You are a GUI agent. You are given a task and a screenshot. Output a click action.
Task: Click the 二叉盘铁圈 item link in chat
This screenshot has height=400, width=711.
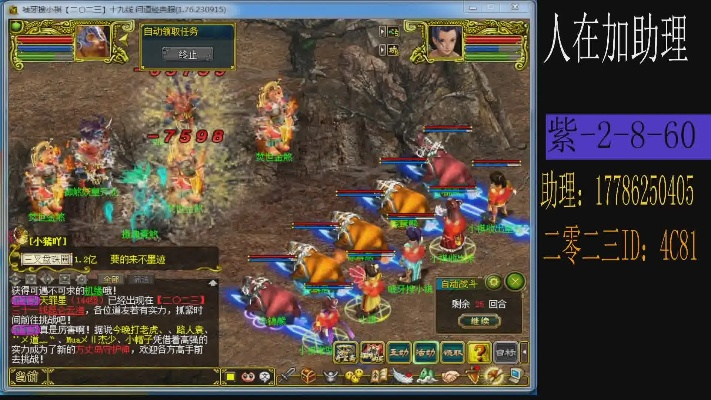47,259
